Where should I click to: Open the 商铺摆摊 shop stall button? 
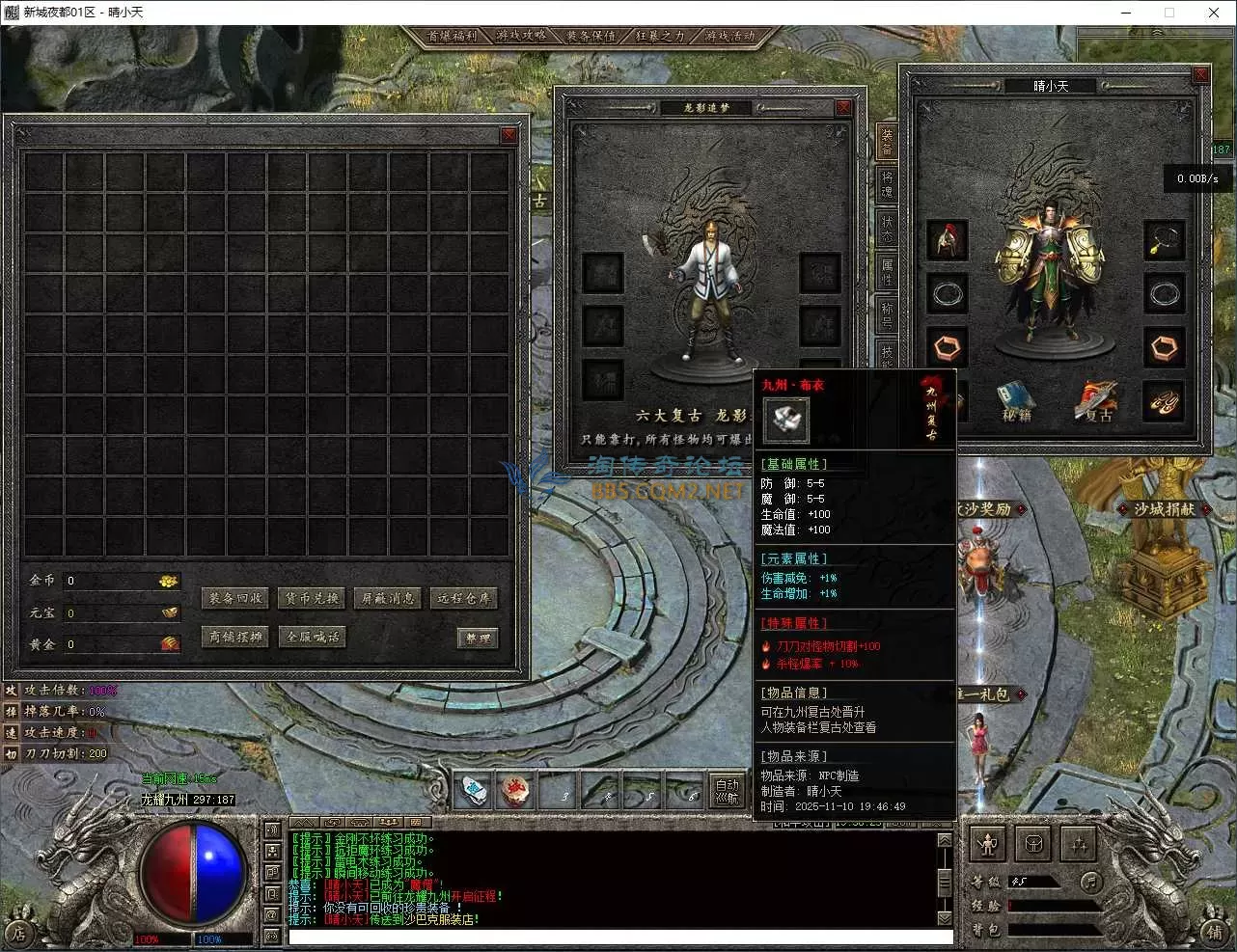point(236,638)
